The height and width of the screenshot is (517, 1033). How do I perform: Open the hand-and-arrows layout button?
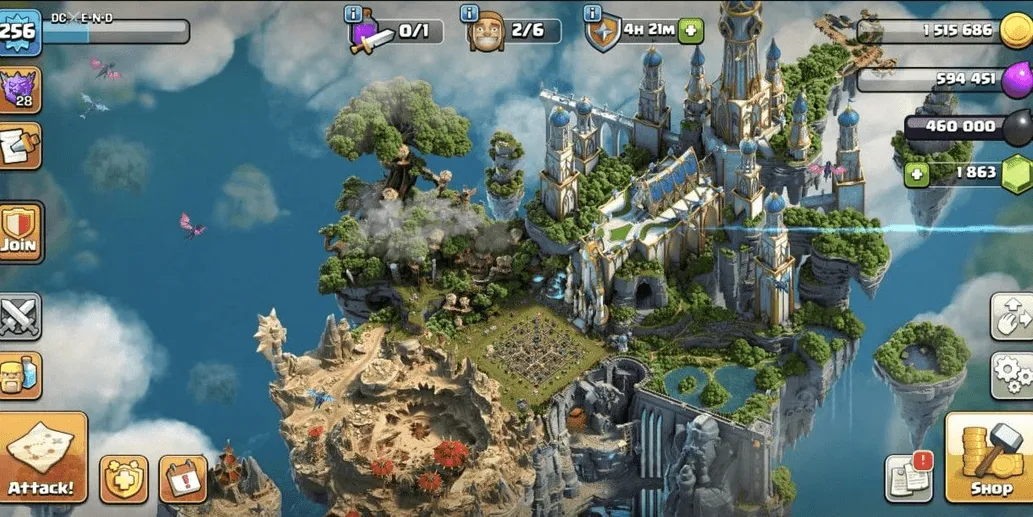pos(1010,317)
